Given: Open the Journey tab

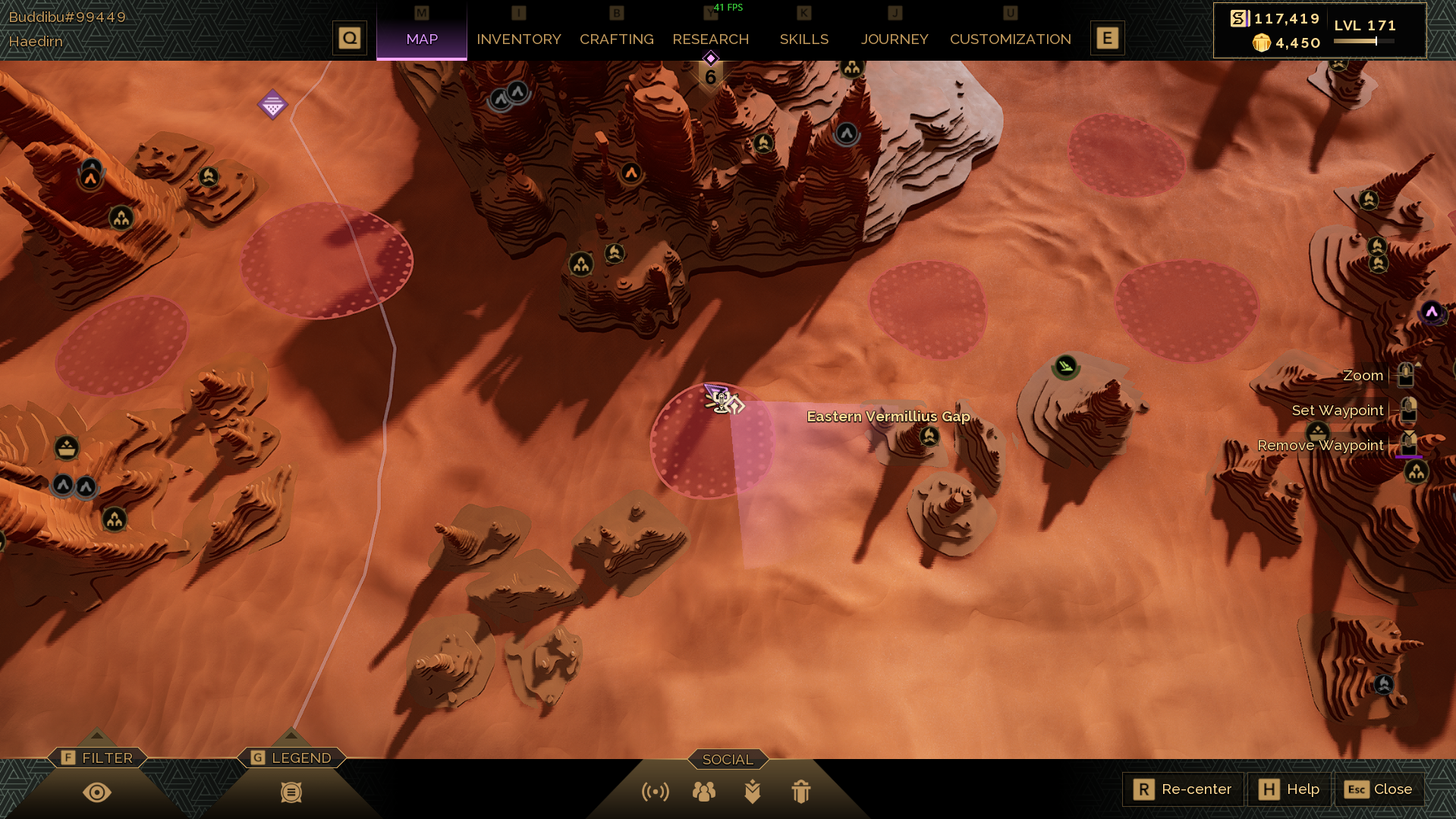Looking at the screenshot, I should tap(894, 39).
